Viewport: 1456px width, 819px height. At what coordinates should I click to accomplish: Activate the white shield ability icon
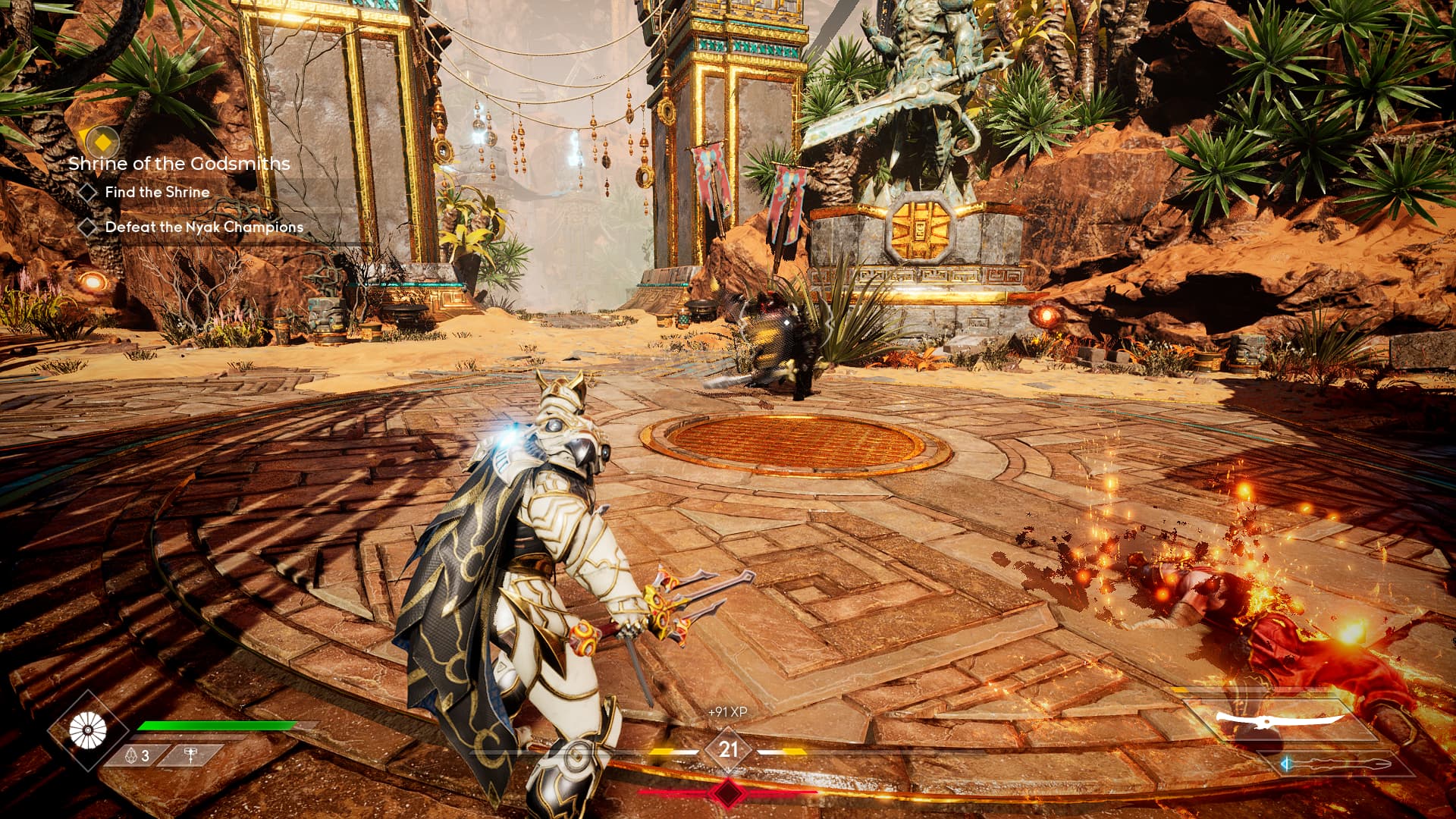88,731
